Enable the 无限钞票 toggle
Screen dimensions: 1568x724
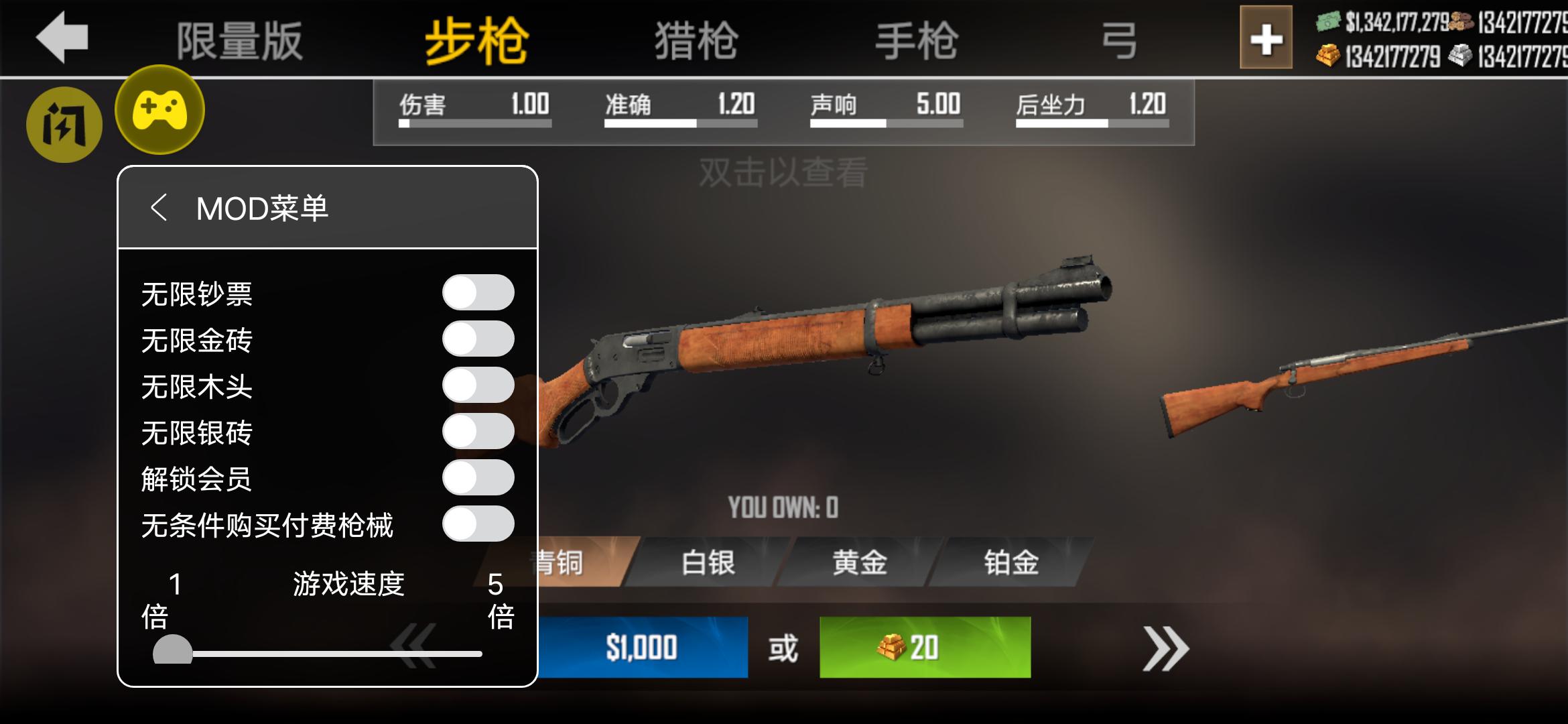pos(477,292)
